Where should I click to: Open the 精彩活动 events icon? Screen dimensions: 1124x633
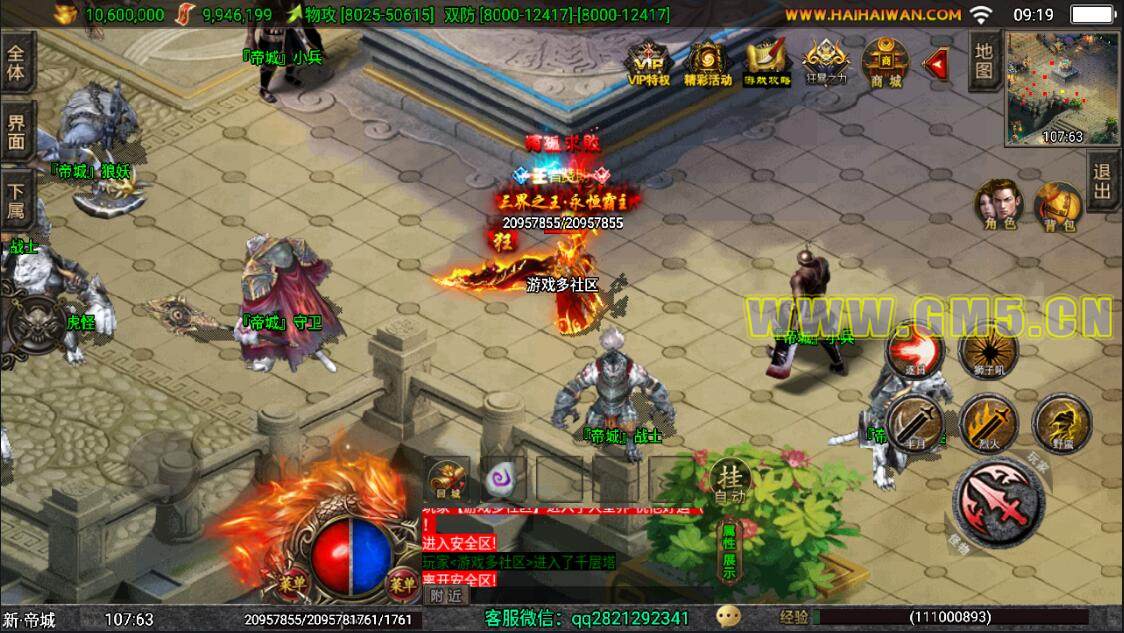pos(708,63)
